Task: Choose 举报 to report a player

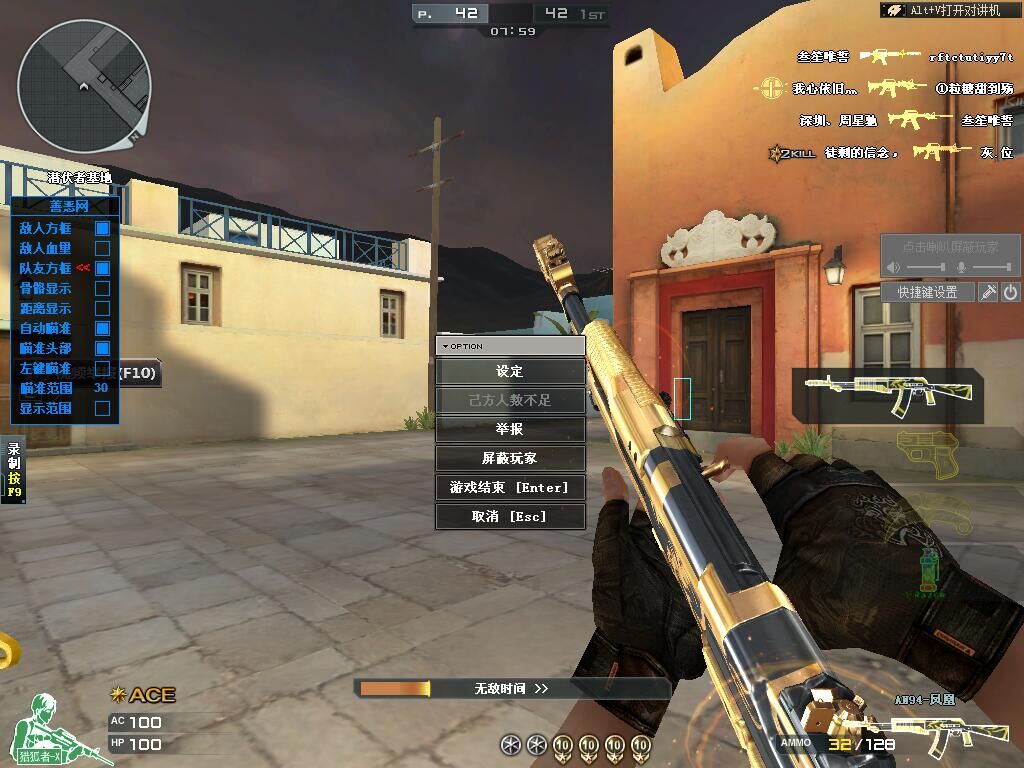Action: tap(510, 429)
